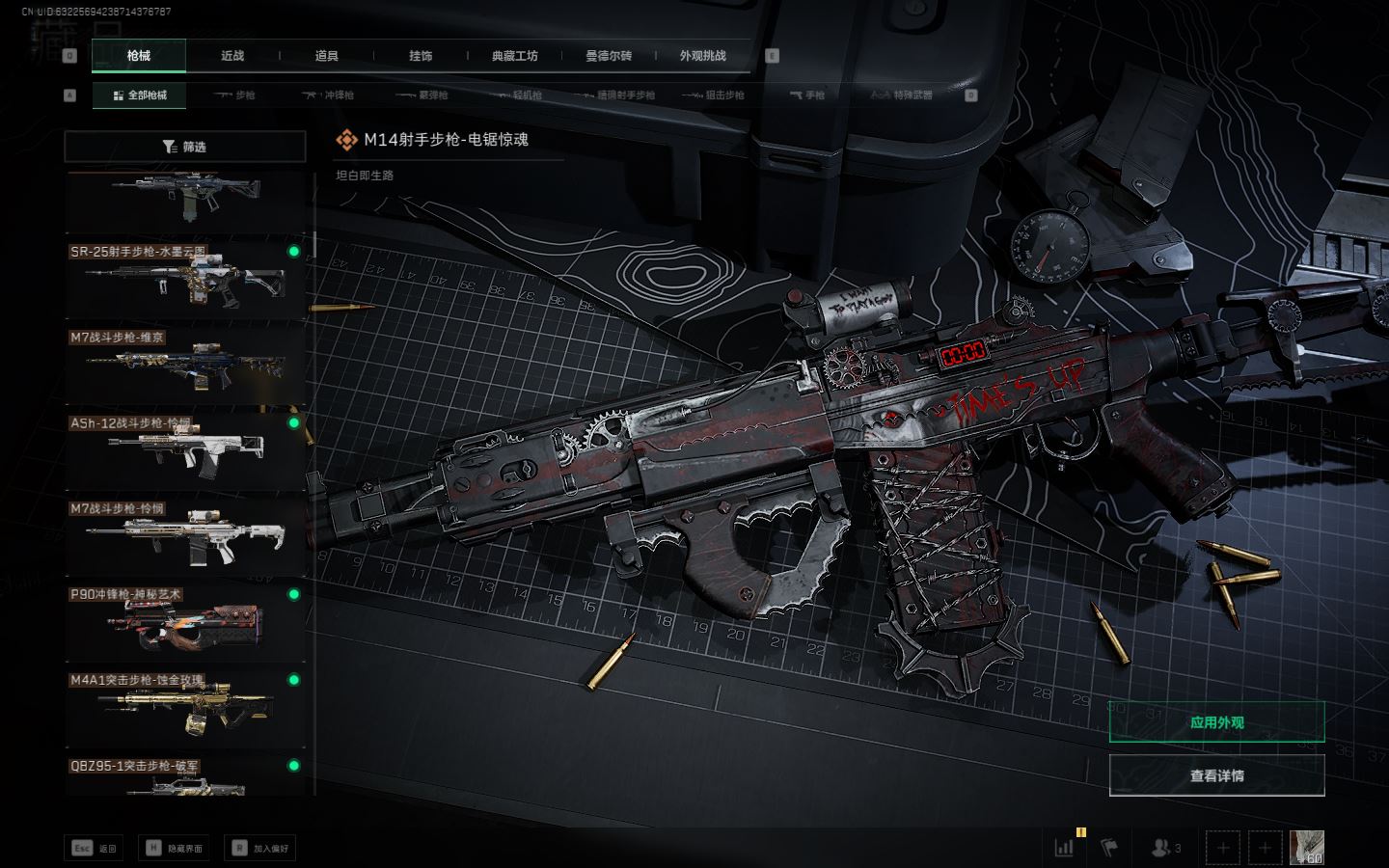The image size is (1389, 868).
Task: Open the bar chart stats icon
Action: pos(1064,848)
